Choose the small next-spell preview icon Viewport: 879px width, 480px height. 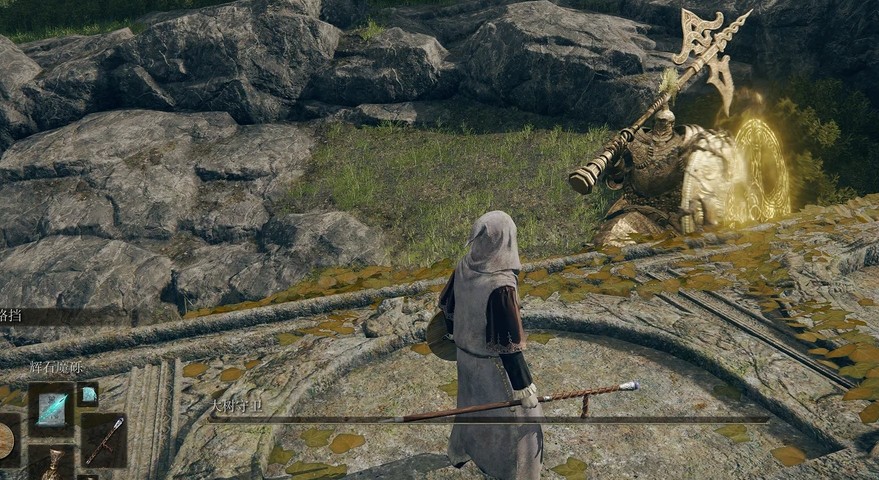pos(88,396)
